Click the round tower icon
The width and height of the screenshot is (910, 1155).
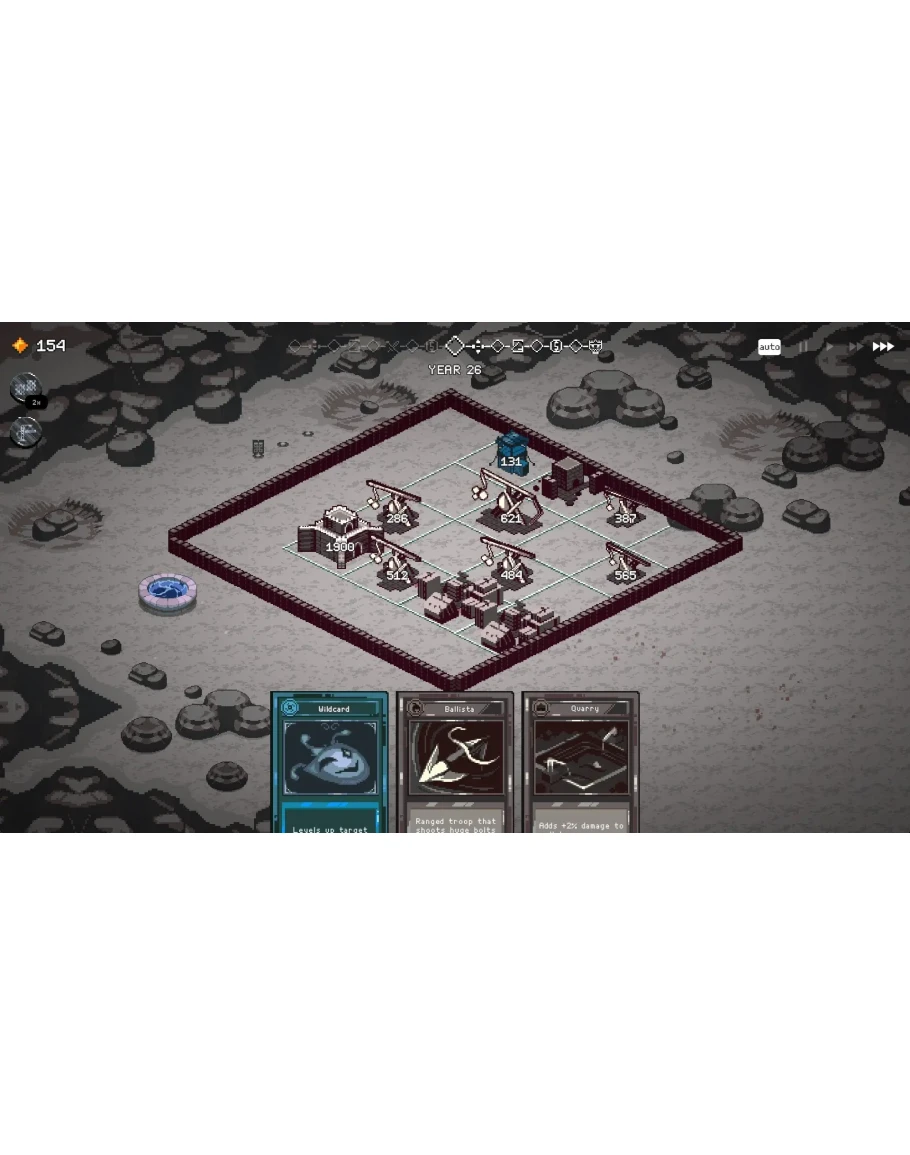pyautogui.click(x=25, y=433)
